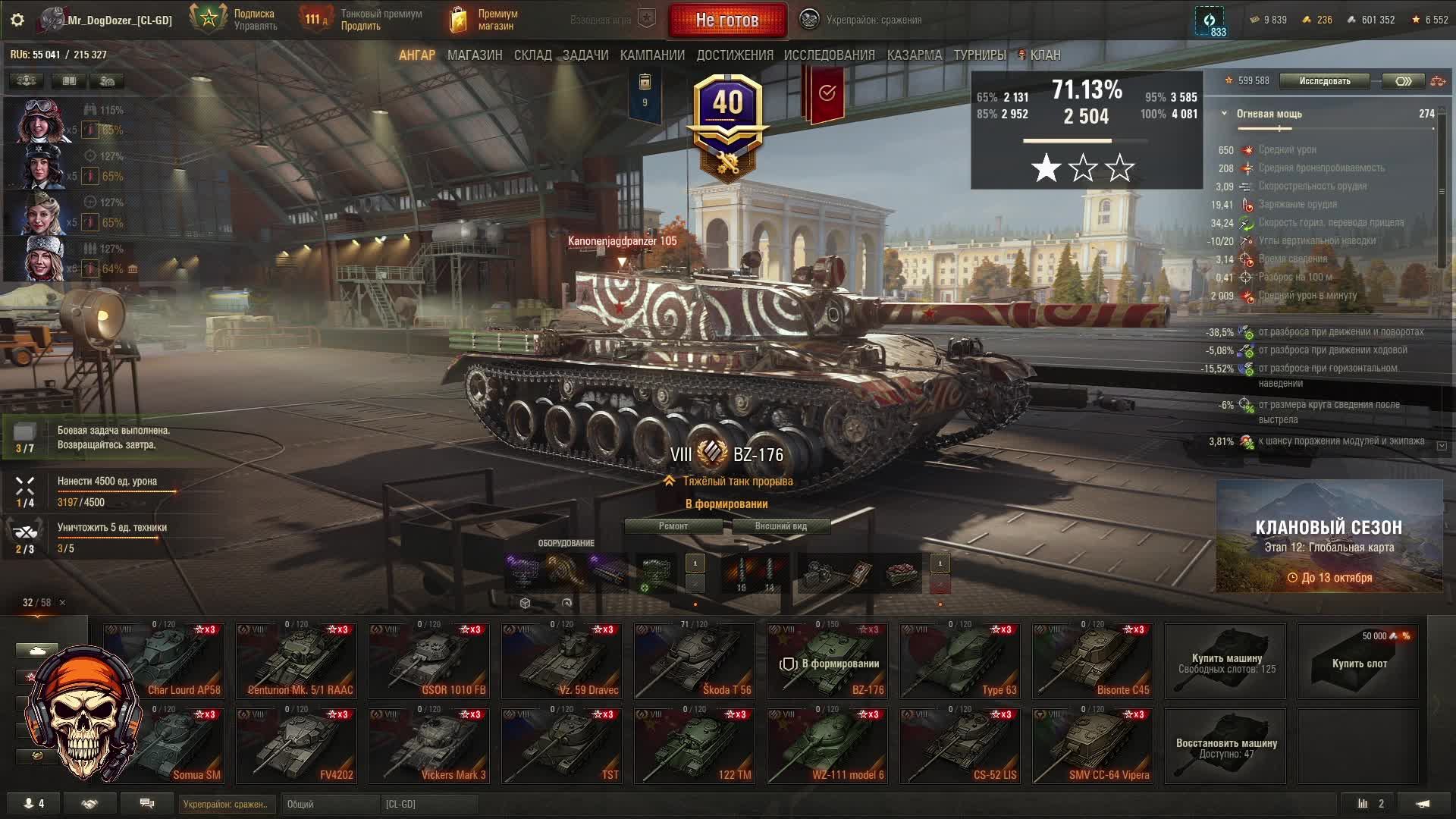Collapse the Огневая мощь stats section

1224,114
